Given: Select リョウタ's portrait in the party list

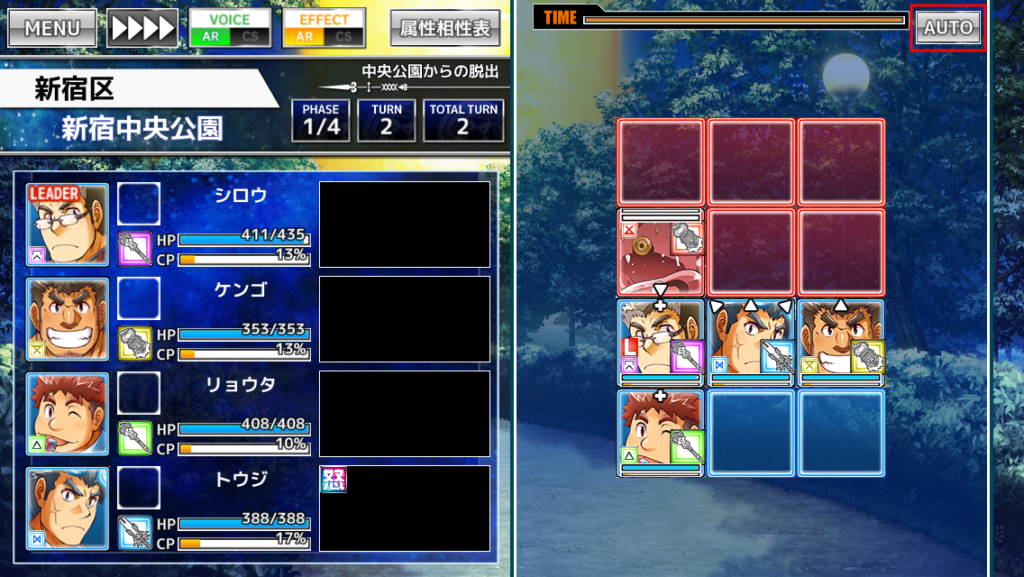Looking at the screenshot, I should coord(67,413).
